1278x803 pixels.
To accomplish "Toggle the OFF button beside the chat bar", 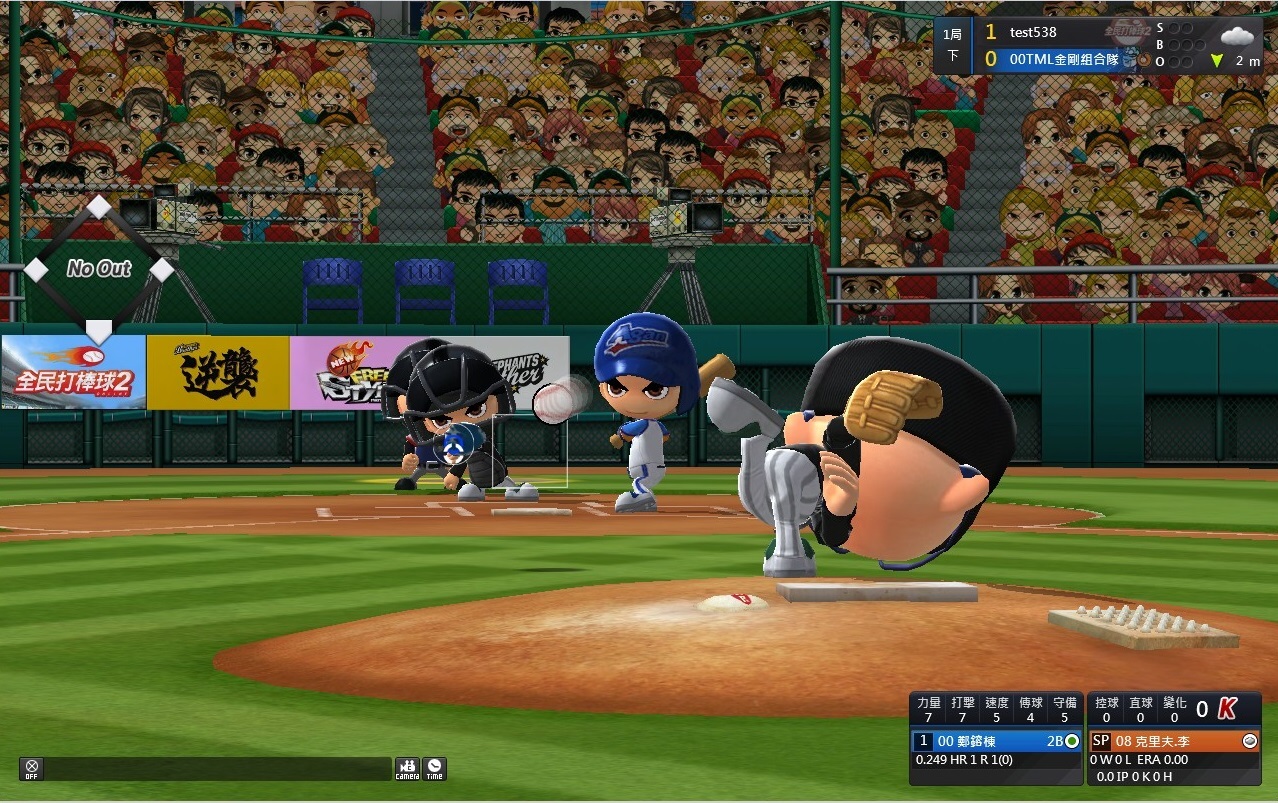I will coord(32,768).
